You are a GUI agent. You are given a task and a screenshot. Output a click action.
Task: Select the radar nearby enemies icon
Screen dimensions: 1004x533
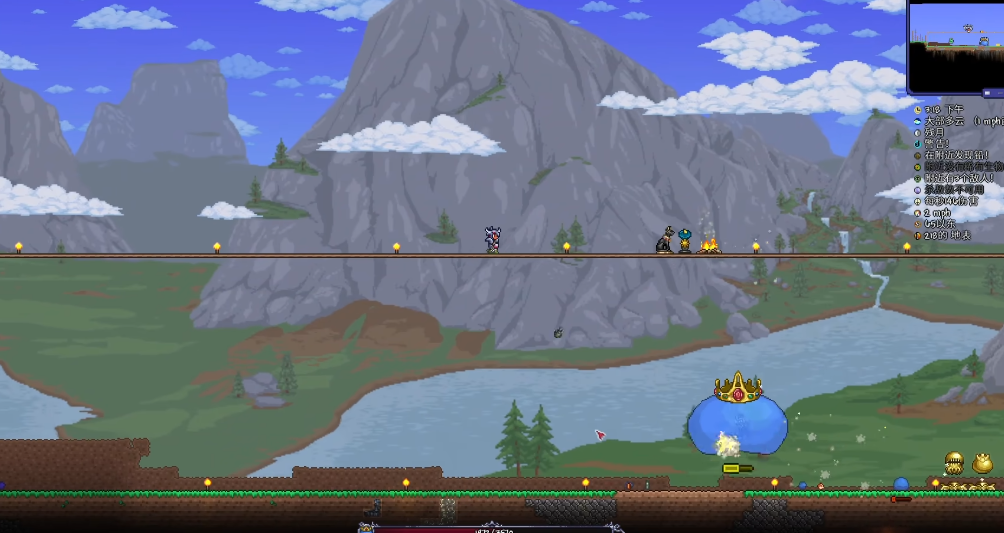click(917, 178)
